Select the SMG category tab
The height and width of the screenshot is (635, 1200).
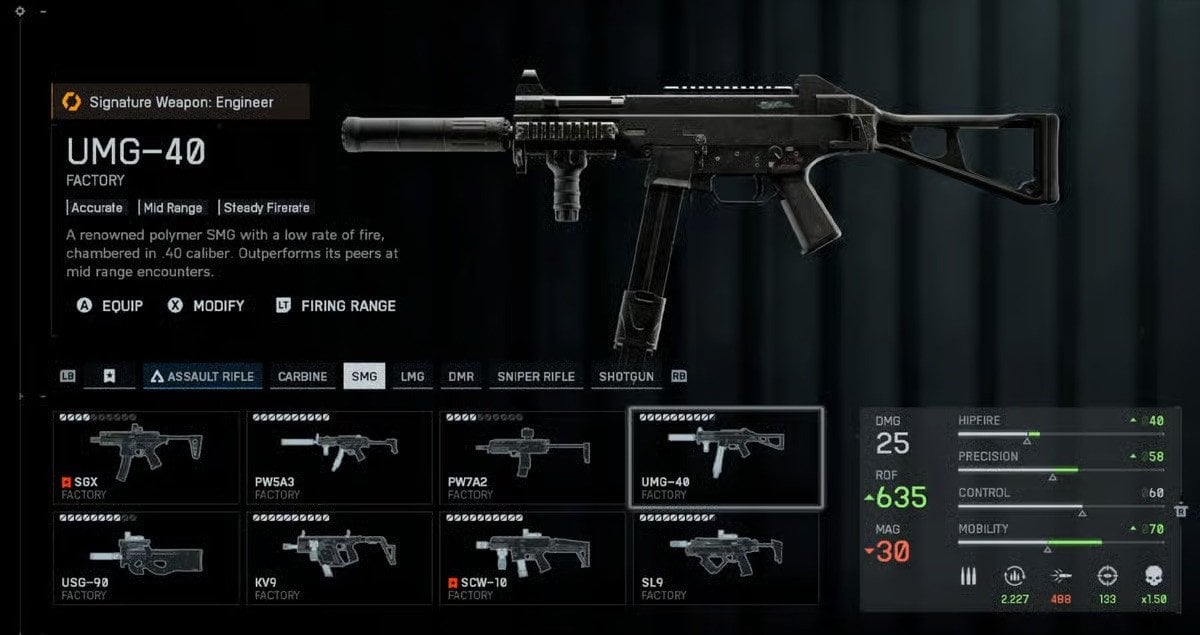click(364, 376)
